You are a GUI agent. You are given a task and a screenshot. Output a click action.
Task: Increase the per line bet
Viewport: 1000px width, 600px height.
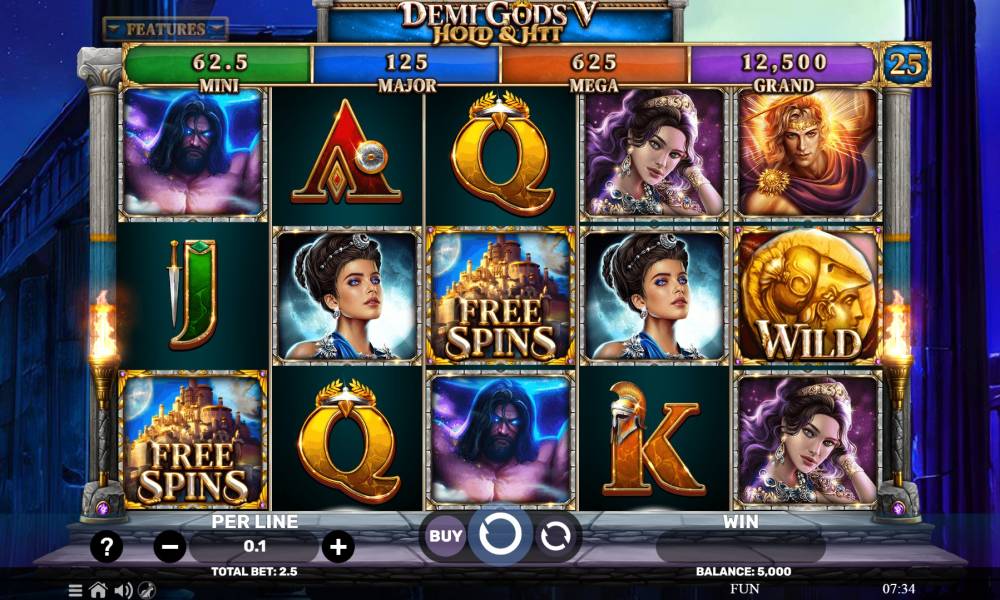point(338,546)
